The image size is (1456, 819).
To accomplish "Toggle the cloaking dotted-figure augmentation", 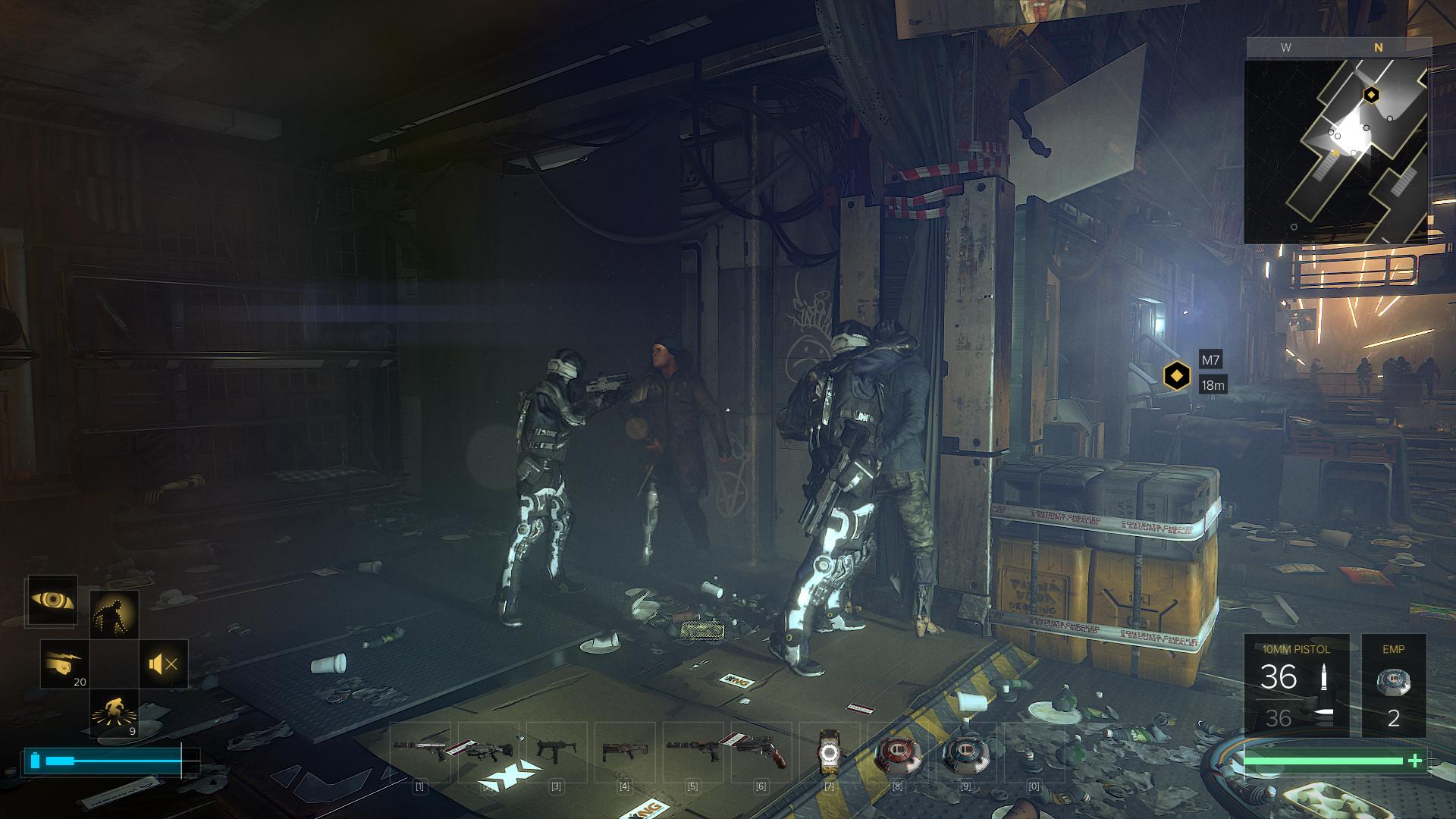I will coord(114,613).
